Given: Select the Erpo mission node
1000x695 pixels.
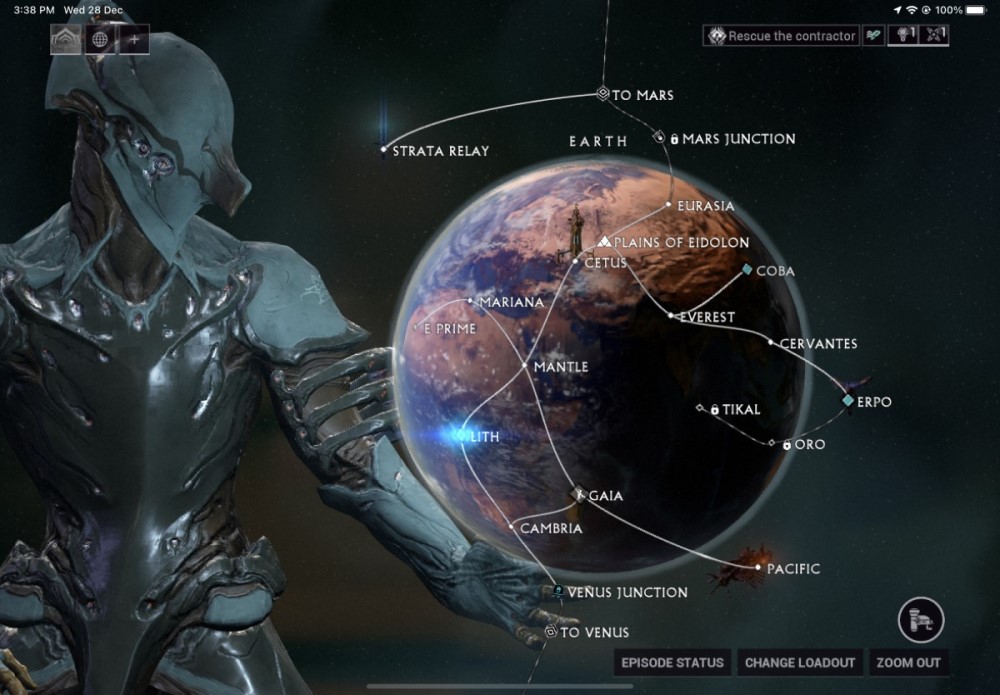Looking at the screenshot, I should point(848,401).
